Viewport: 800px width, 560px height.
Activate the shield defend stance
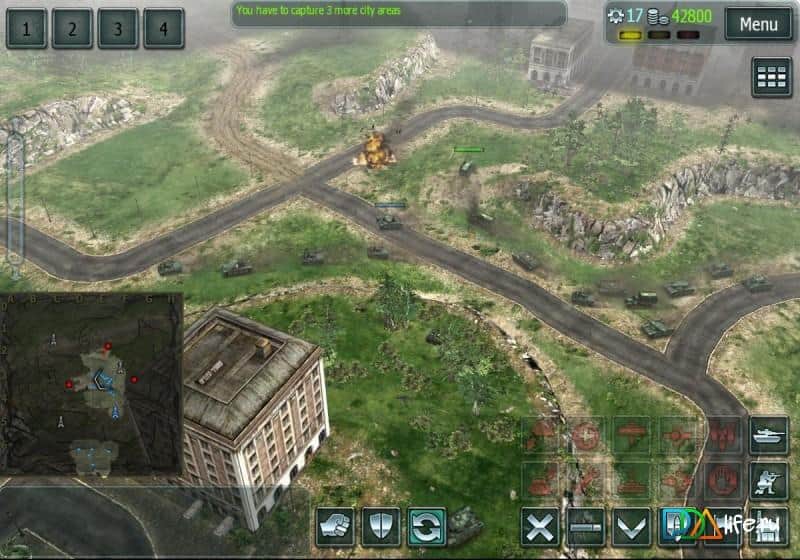(381, 526)
